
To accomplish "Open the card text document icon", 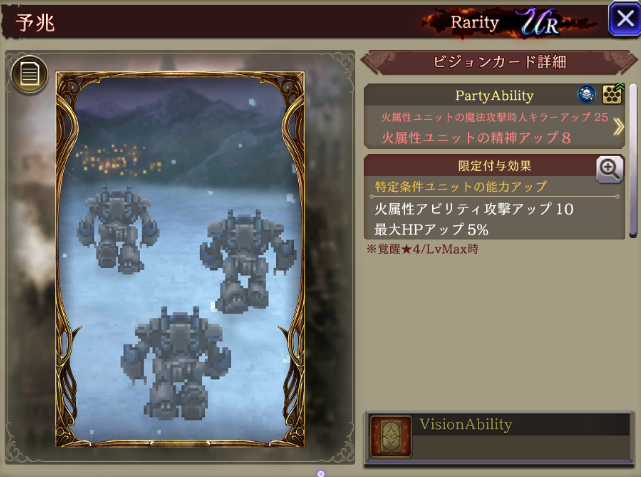I will (x=28, y=73).
